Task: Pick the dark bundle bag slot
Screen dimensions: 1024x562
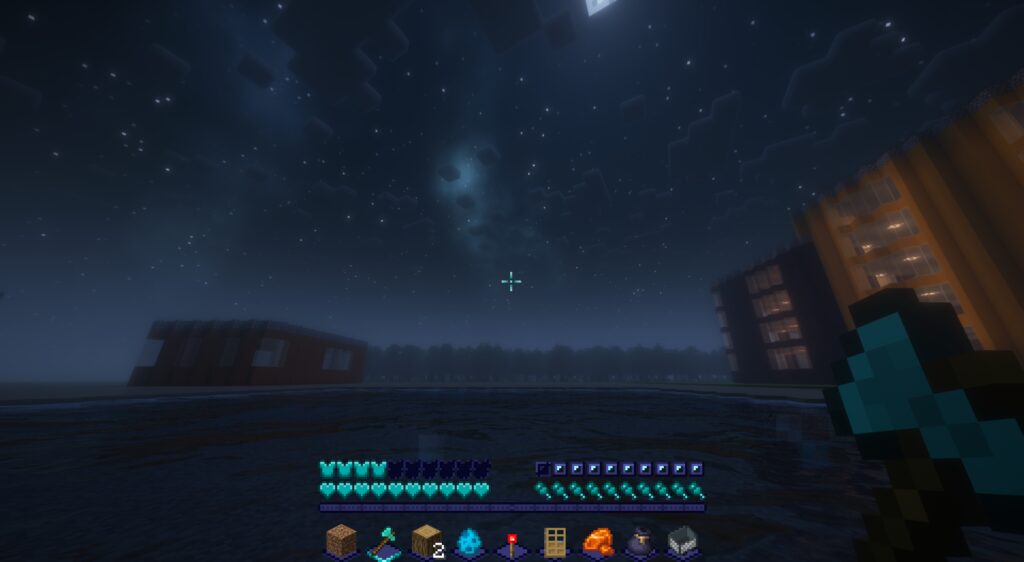Action: click(640, 541)
